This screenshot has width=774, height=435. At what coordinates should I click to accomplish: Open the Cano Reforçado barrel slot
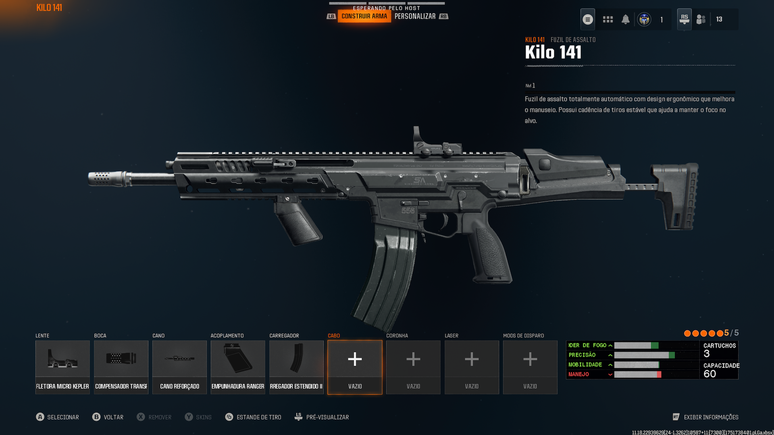180,366
